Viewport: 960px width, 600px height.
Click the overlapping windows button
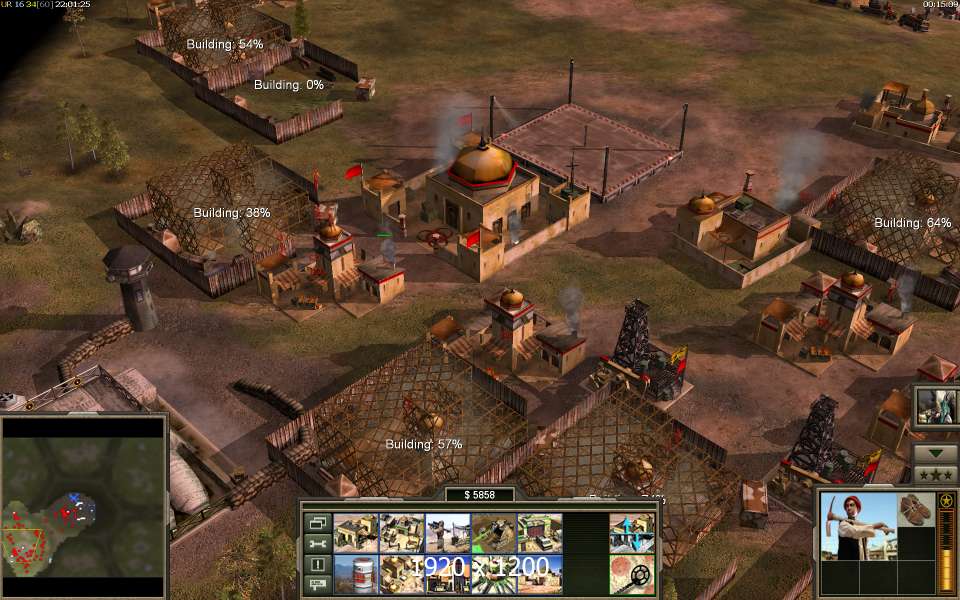pyautogui.click(x=317, y=522)
